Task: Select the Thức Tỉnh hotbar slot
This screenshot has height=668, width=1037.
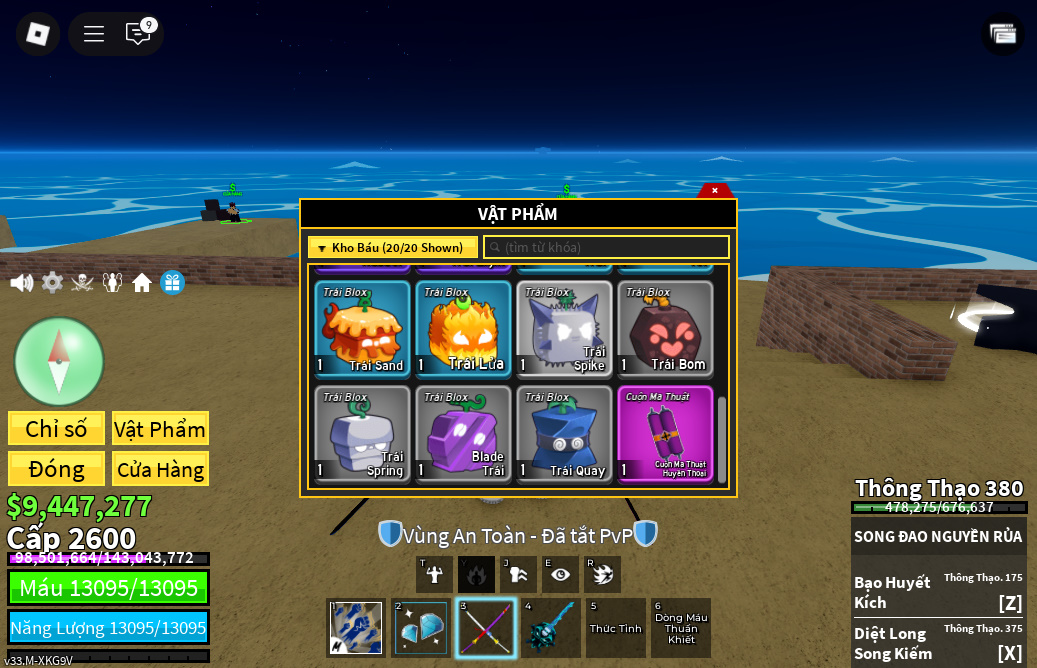Action: [616, 628]
